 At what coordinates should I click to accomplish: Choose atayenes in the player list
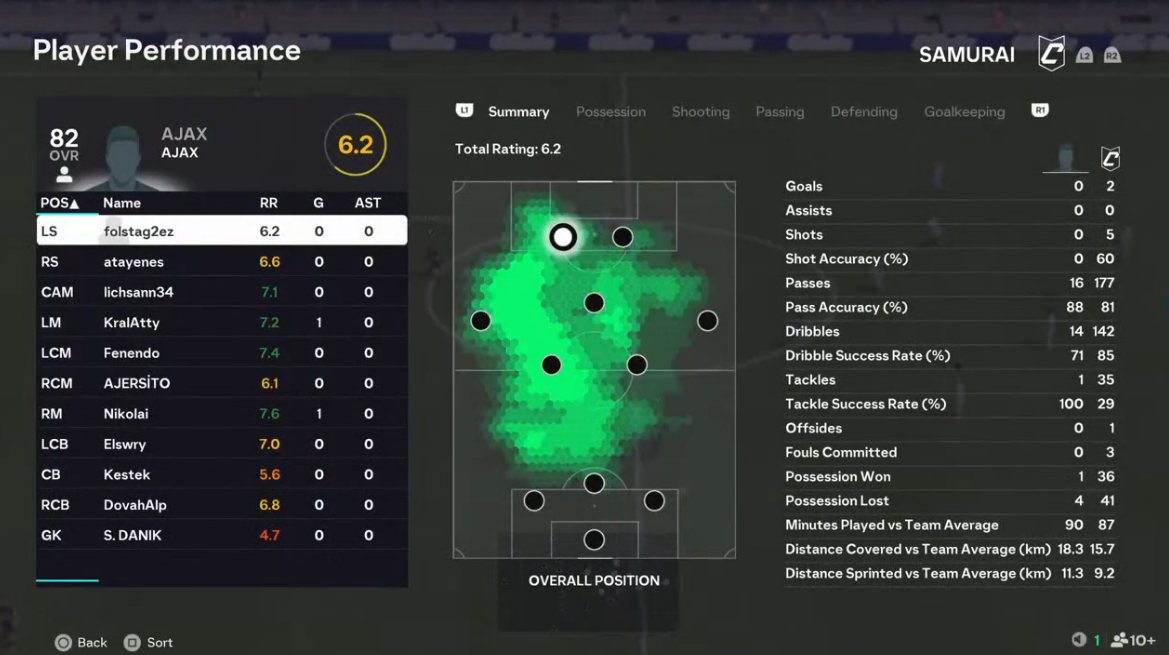(x=221, y=262)
